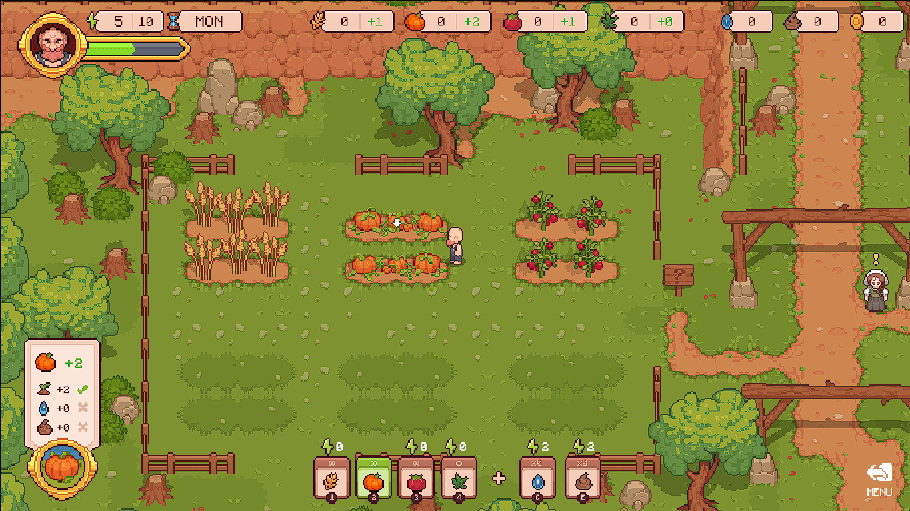Select the wheat seed slot
Viewport: 910px width, 511px height.
330,476
